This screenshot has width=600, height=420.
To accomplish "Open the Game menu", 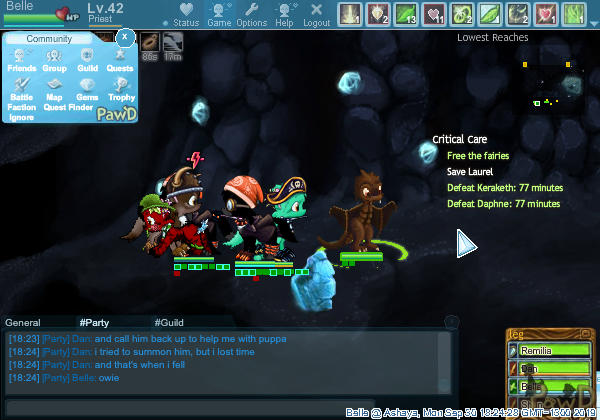I will pyautogui.click(x=219, y=14).
